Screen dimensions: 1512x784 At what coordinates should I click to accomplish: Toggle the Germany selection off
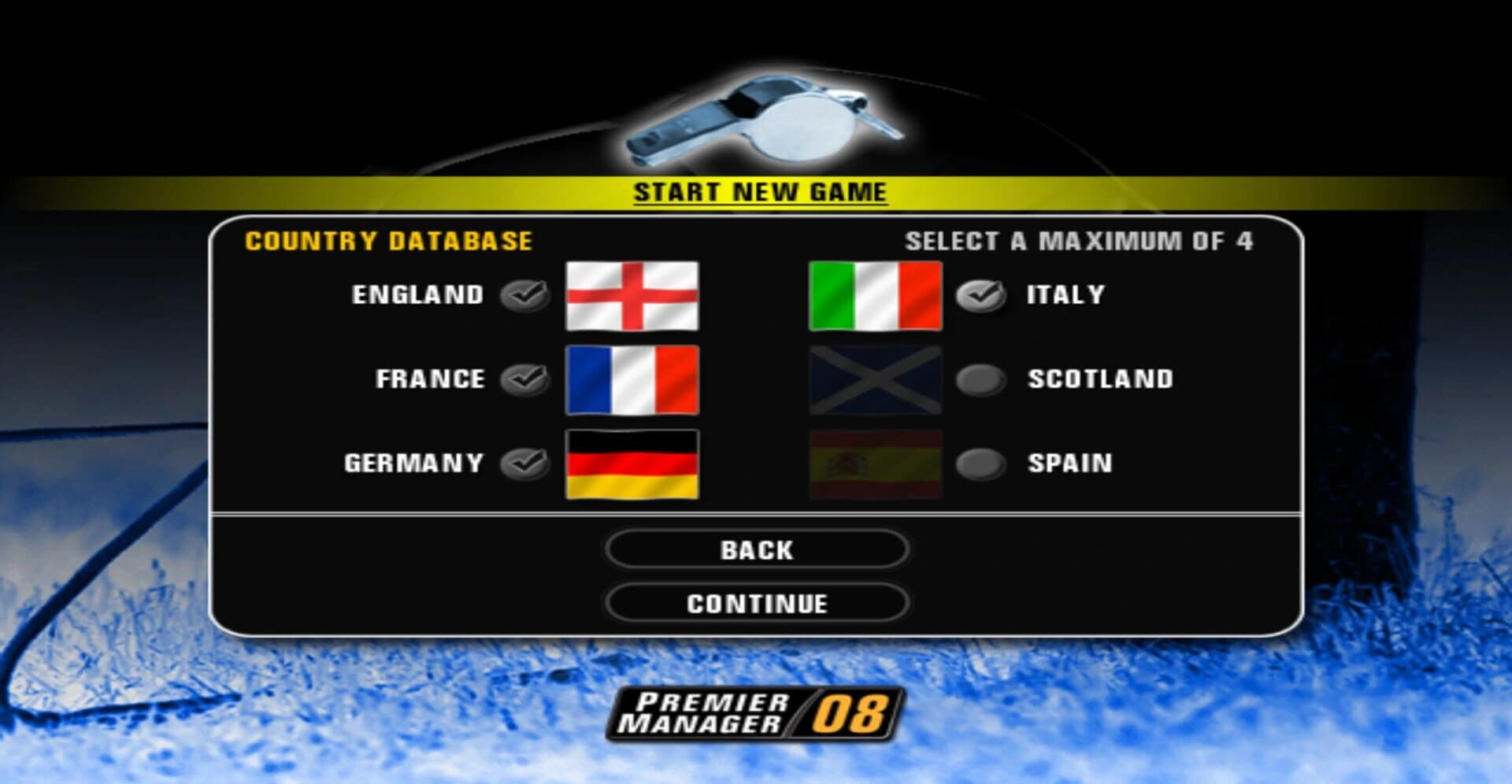[523, 463]
